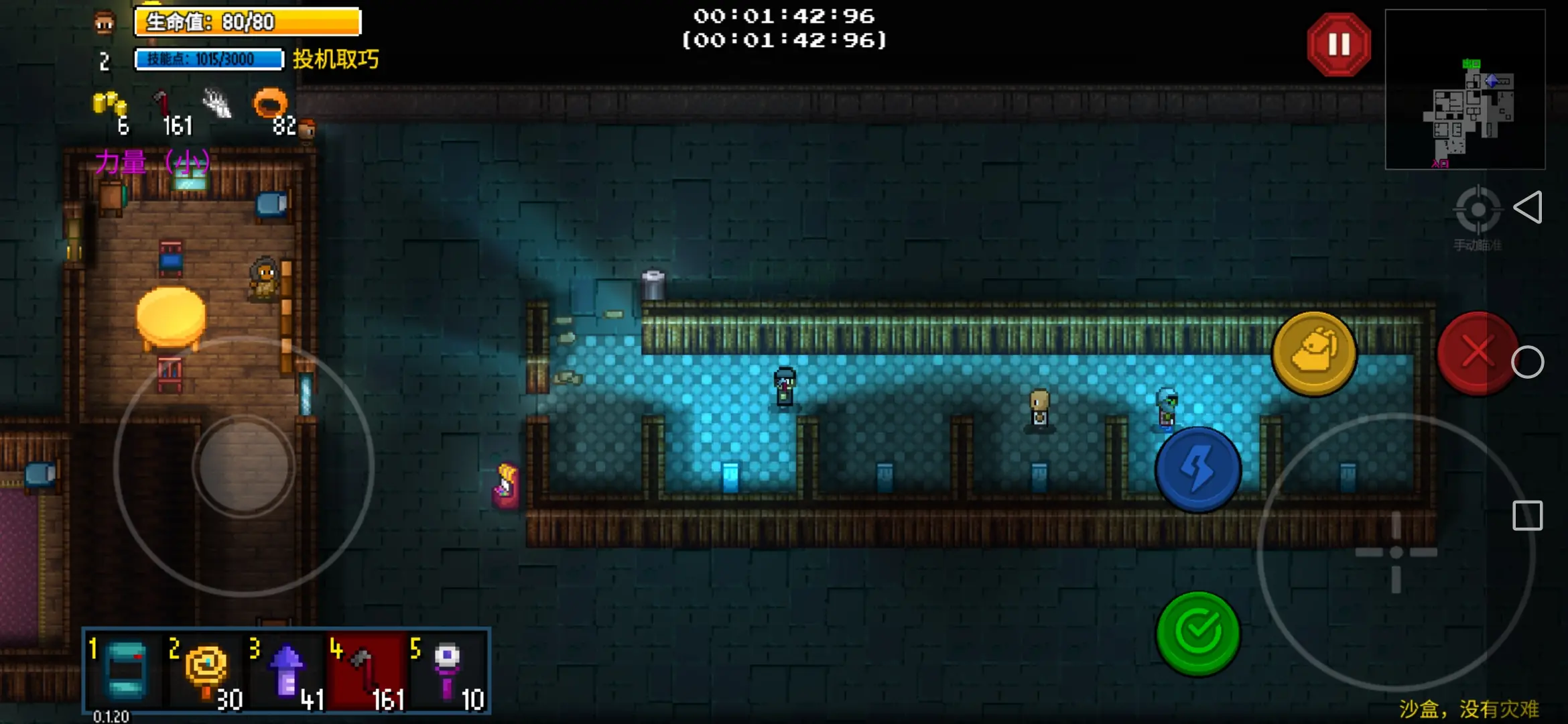The height and width of the screenshot is (724, 1568).
Task: Tap the green checkmark confirm button
Action: (x=1198, y=633)
